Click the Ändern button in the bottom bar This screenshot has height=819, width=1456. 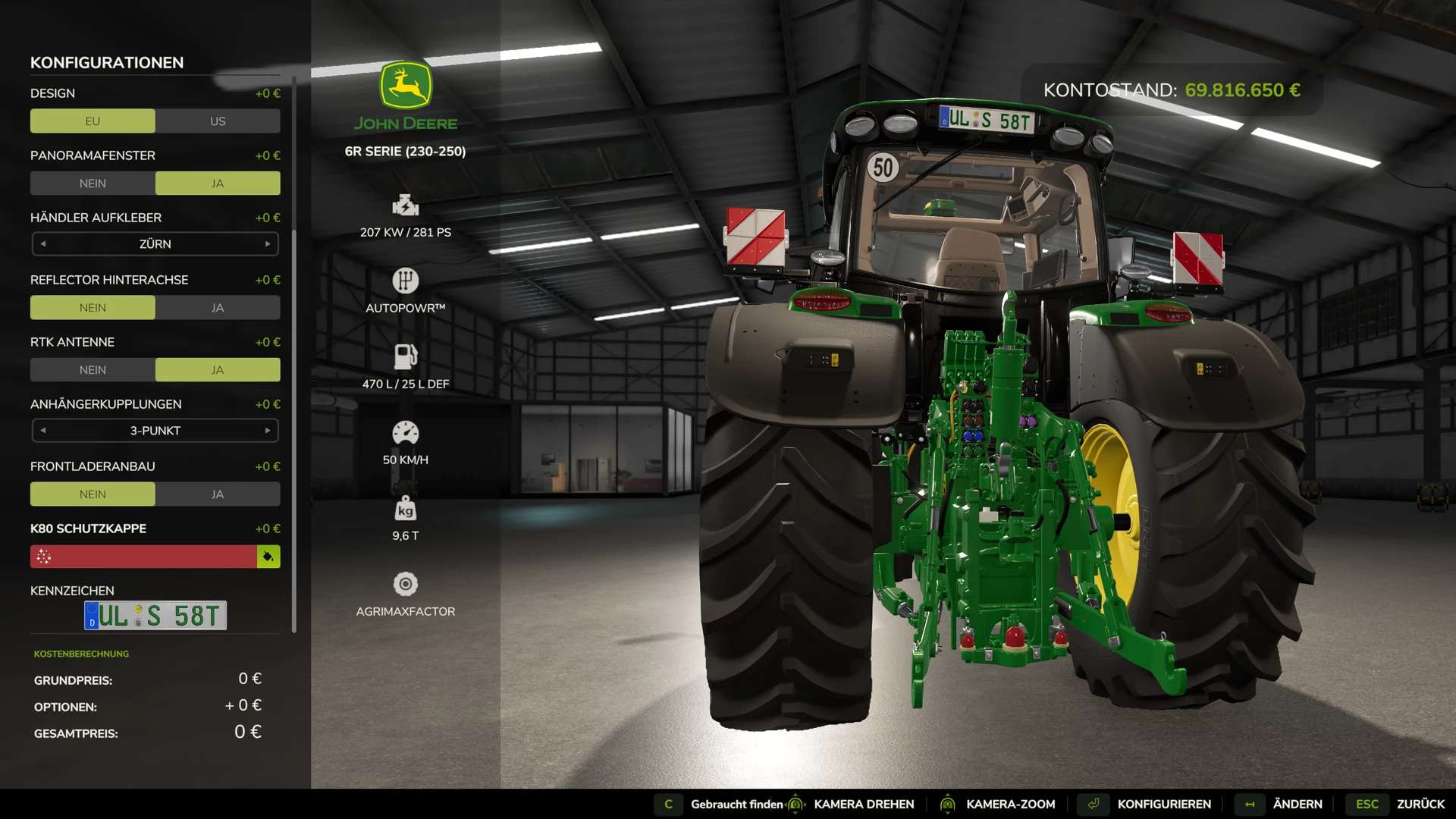(x=1297, y=805)
